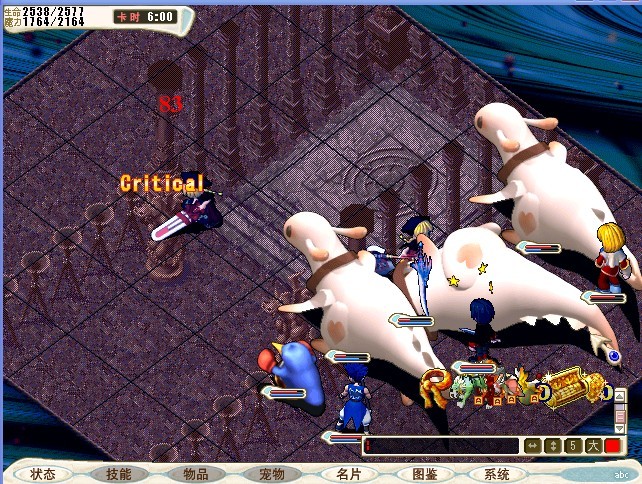Open the 系统 system menu
This screenshot has height=484, width=642.
(497, 474)
